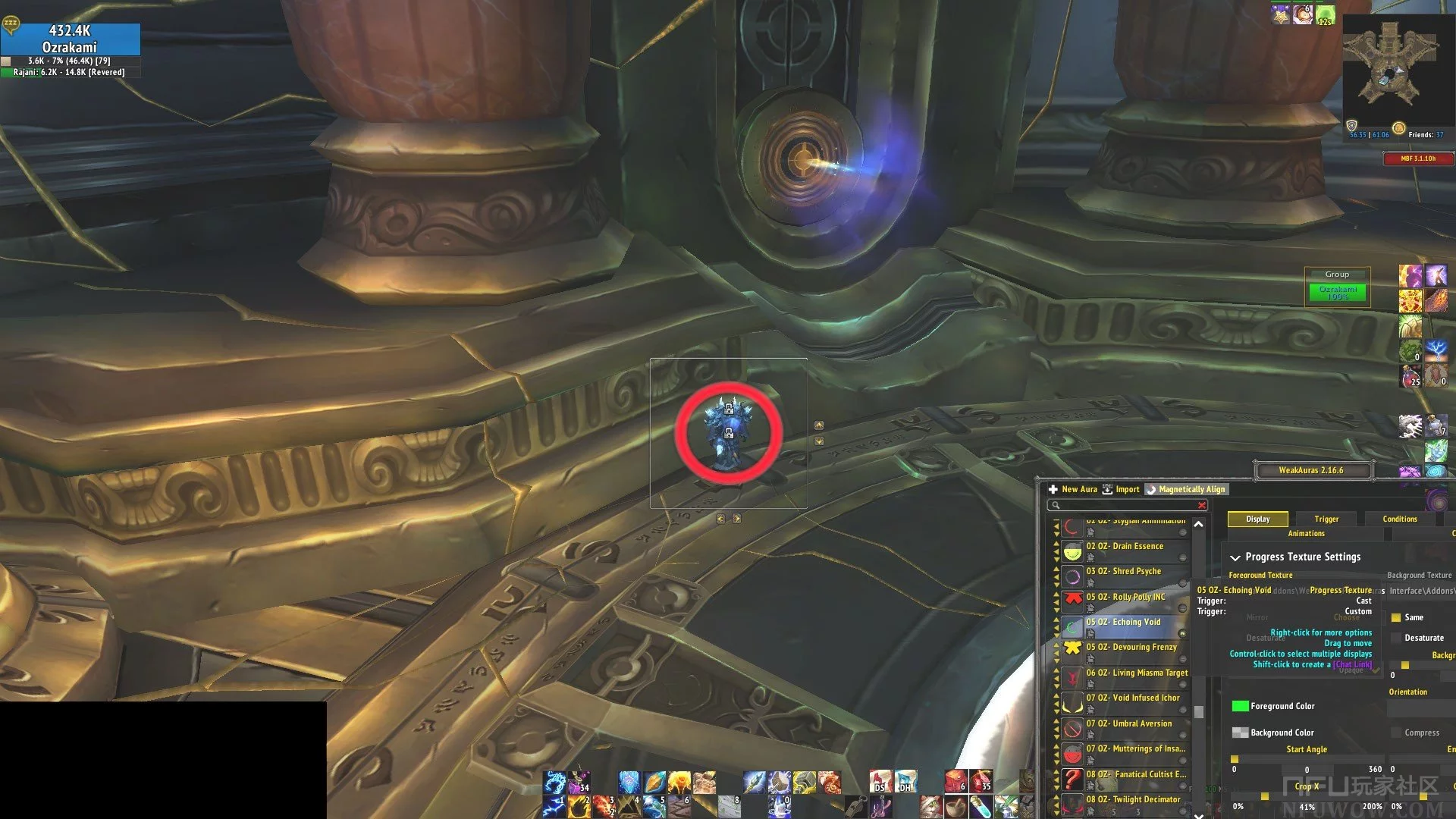Focus the WeakAuras search box
The height and width of the screenshot is (819, 1456).
tap(1122, 505)
